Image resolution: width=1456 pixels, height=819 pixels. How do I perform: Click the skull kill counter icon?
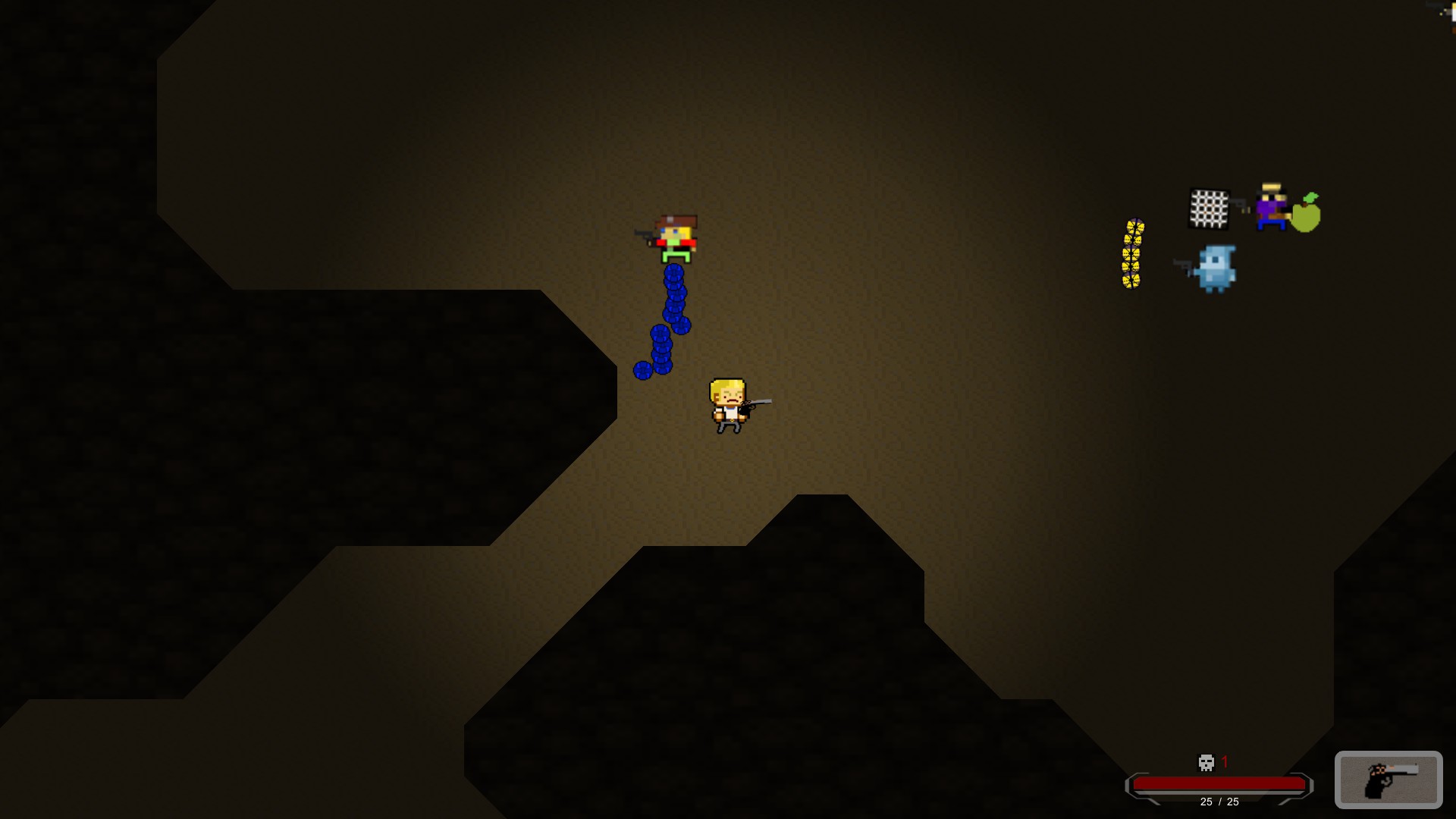(1207, 763)
